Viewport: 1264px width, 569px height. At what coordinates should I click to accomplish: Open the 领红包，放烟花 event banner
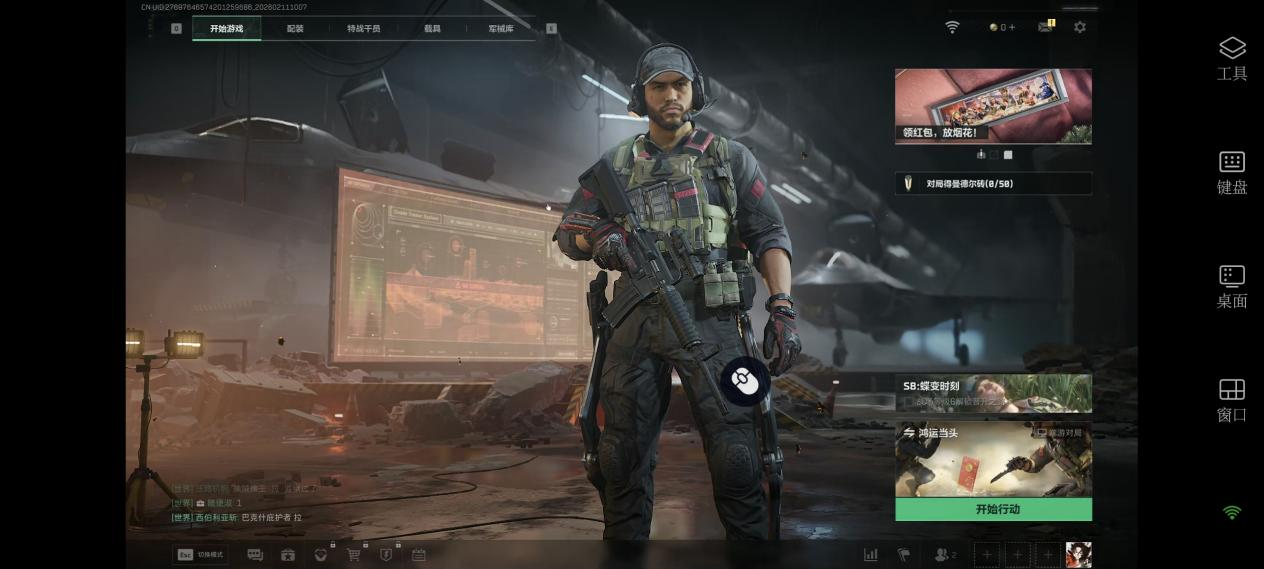tap(992, 106)
